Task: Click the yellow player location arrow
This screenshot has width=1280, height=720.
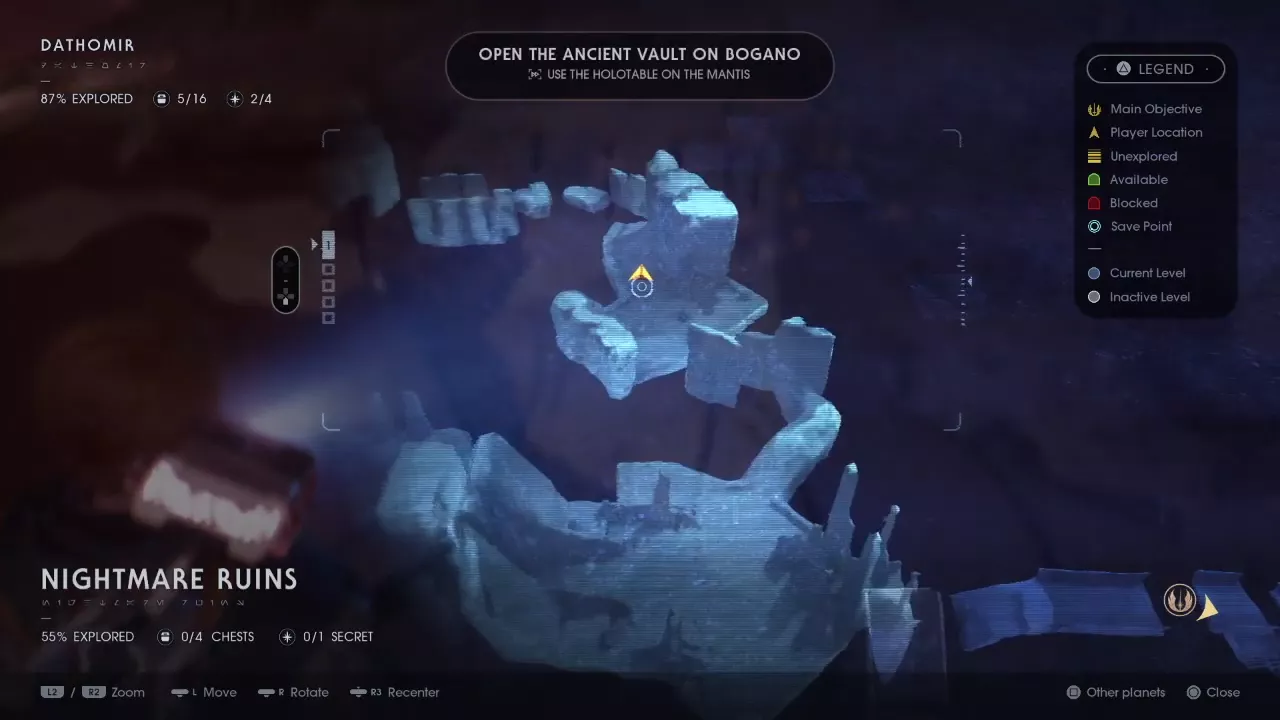Action: [x=641, y=272]
